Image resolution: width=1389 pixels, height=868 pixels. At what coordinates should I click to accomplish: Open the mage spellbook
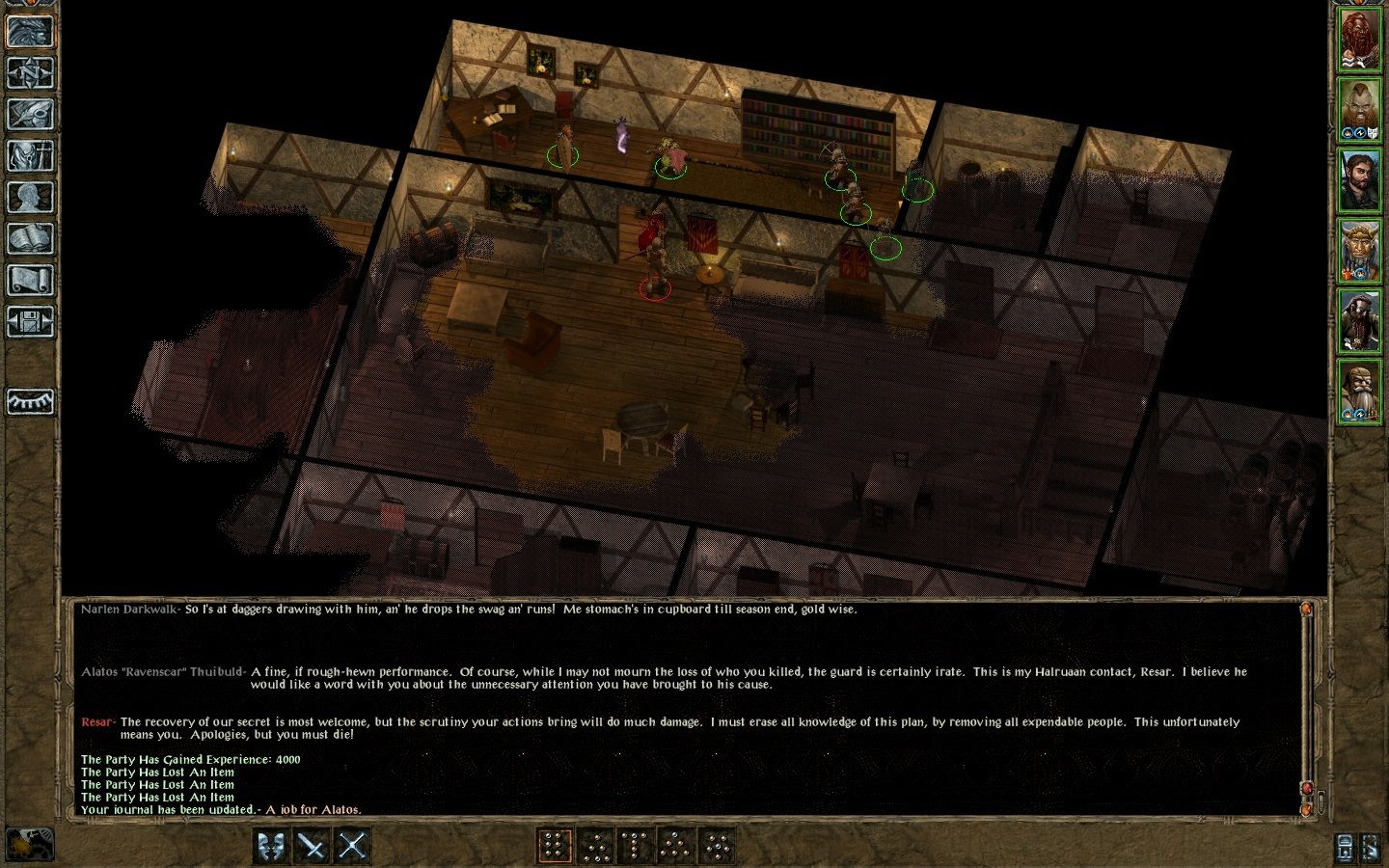pos(30,238)
